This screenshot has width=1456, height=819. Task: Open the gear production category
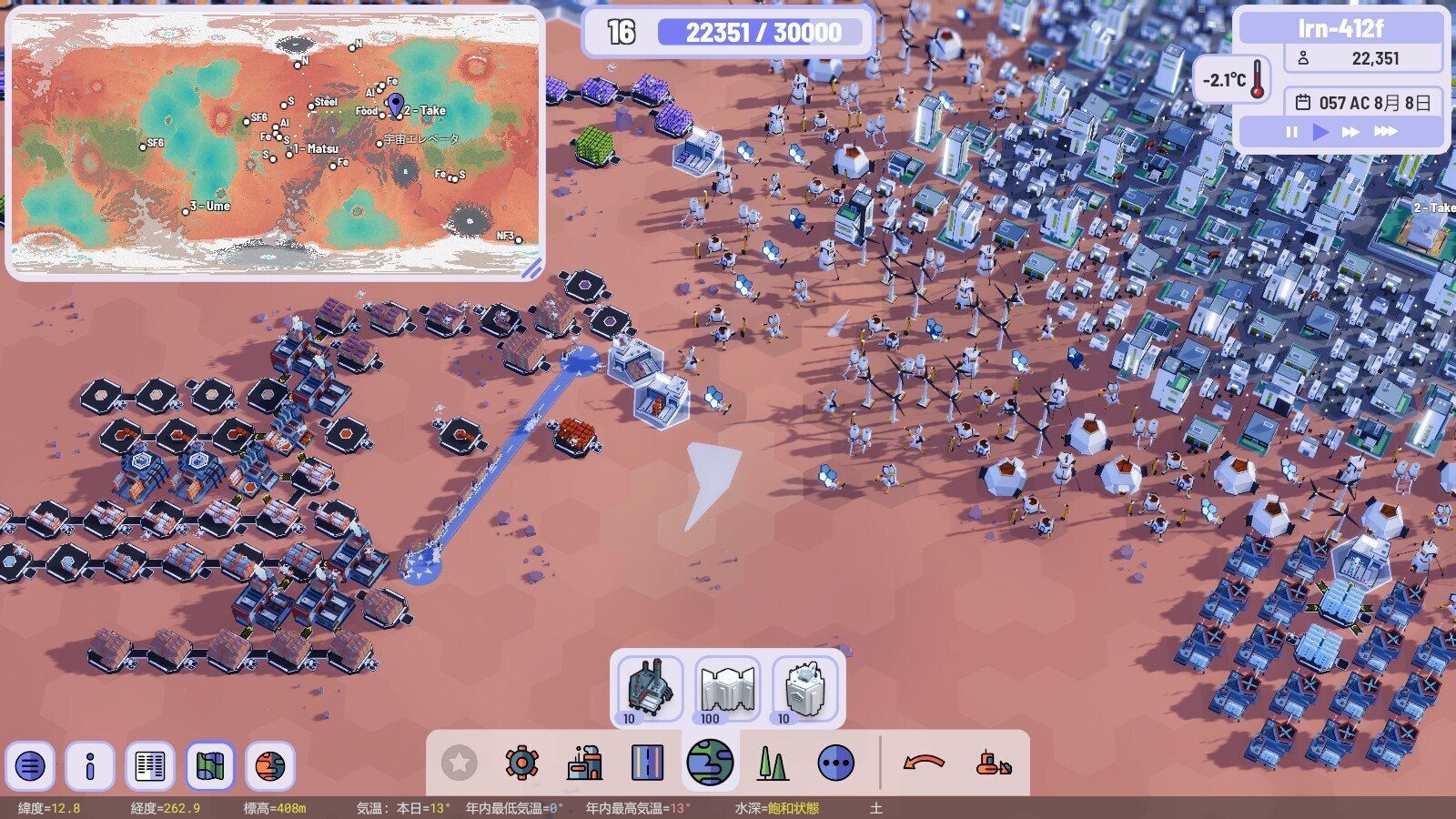coord(521,763)
